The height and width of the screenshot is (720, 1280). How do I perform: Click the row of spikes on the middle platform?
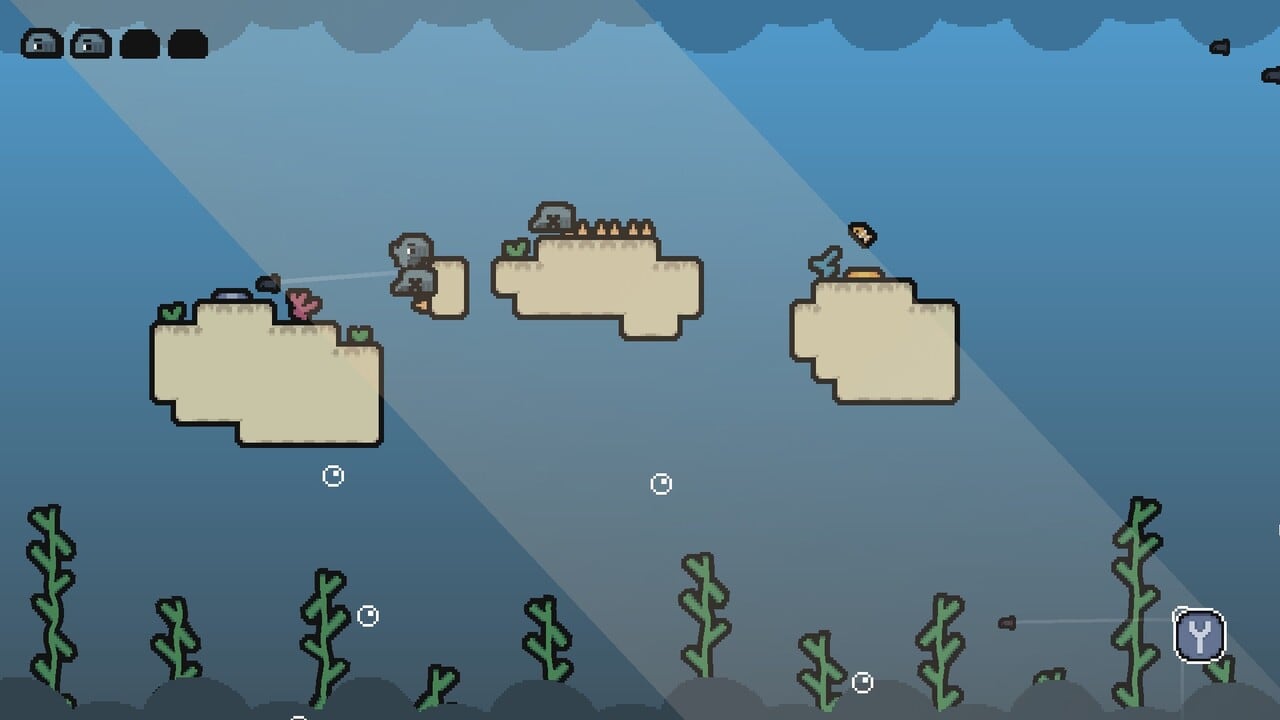pos(615,228)
